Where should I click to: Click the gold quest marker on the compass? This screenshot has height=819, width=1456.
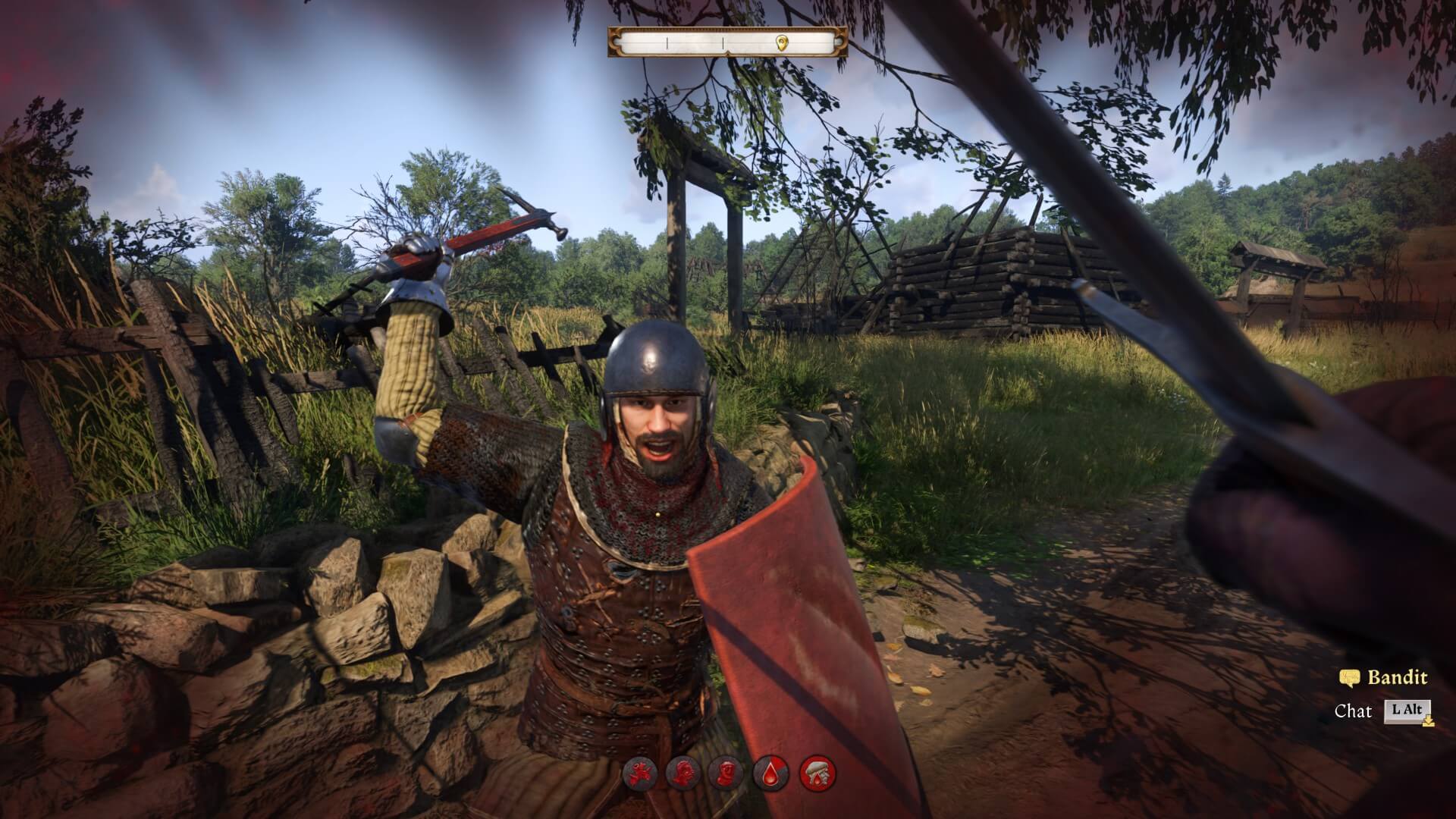(782, 42)
